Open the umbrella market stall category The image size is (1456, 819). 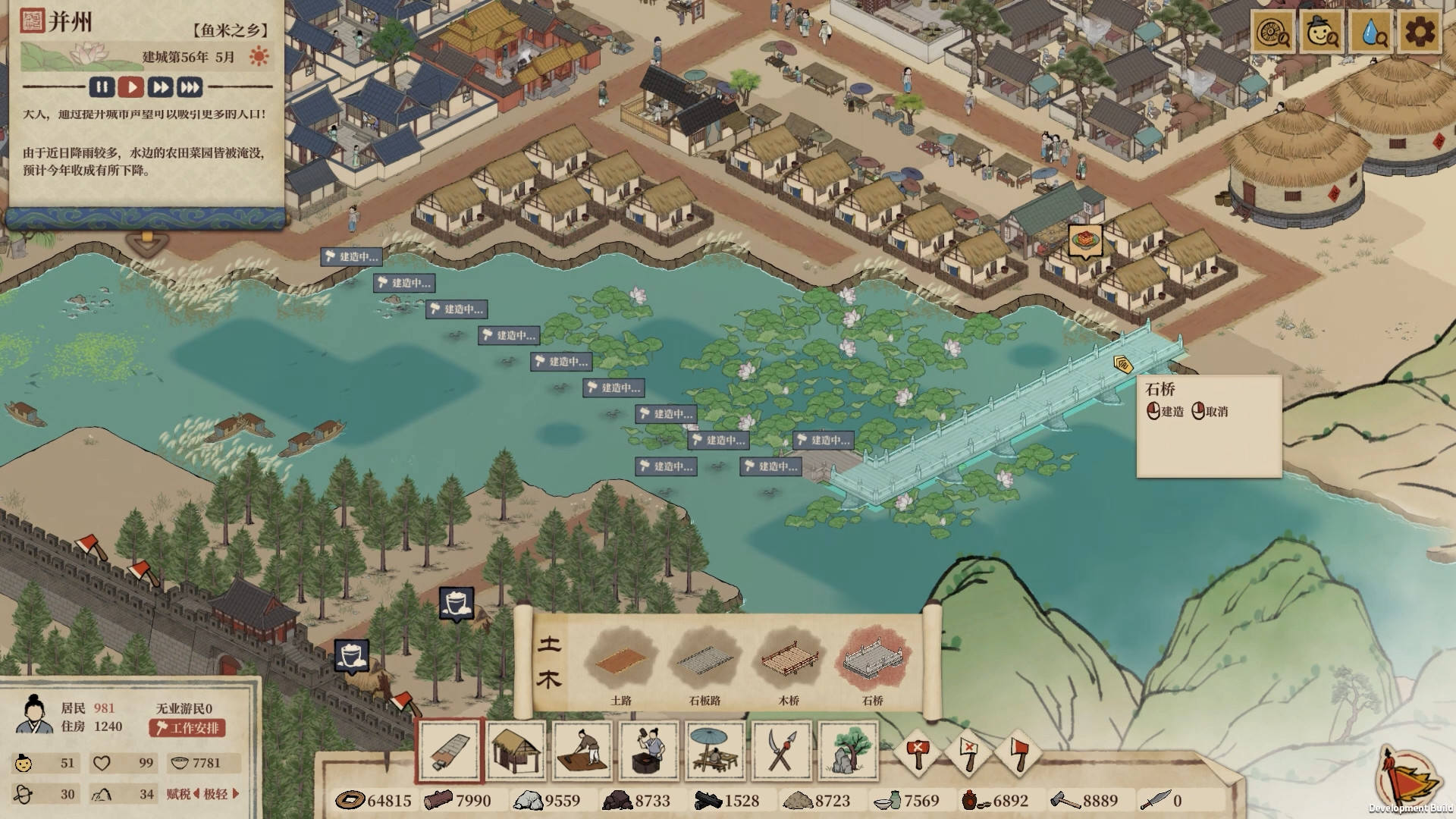(x=715, y=751)
